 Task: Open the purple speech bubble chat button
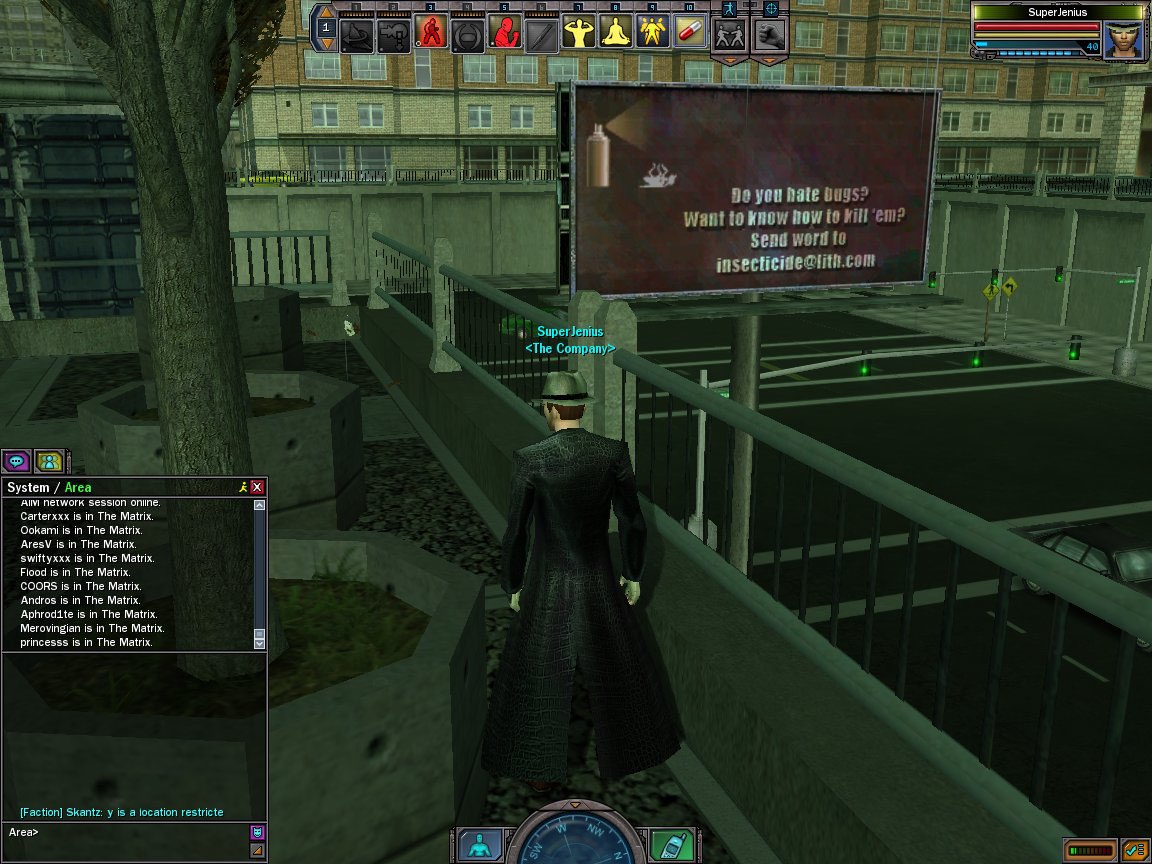point(16,461)
